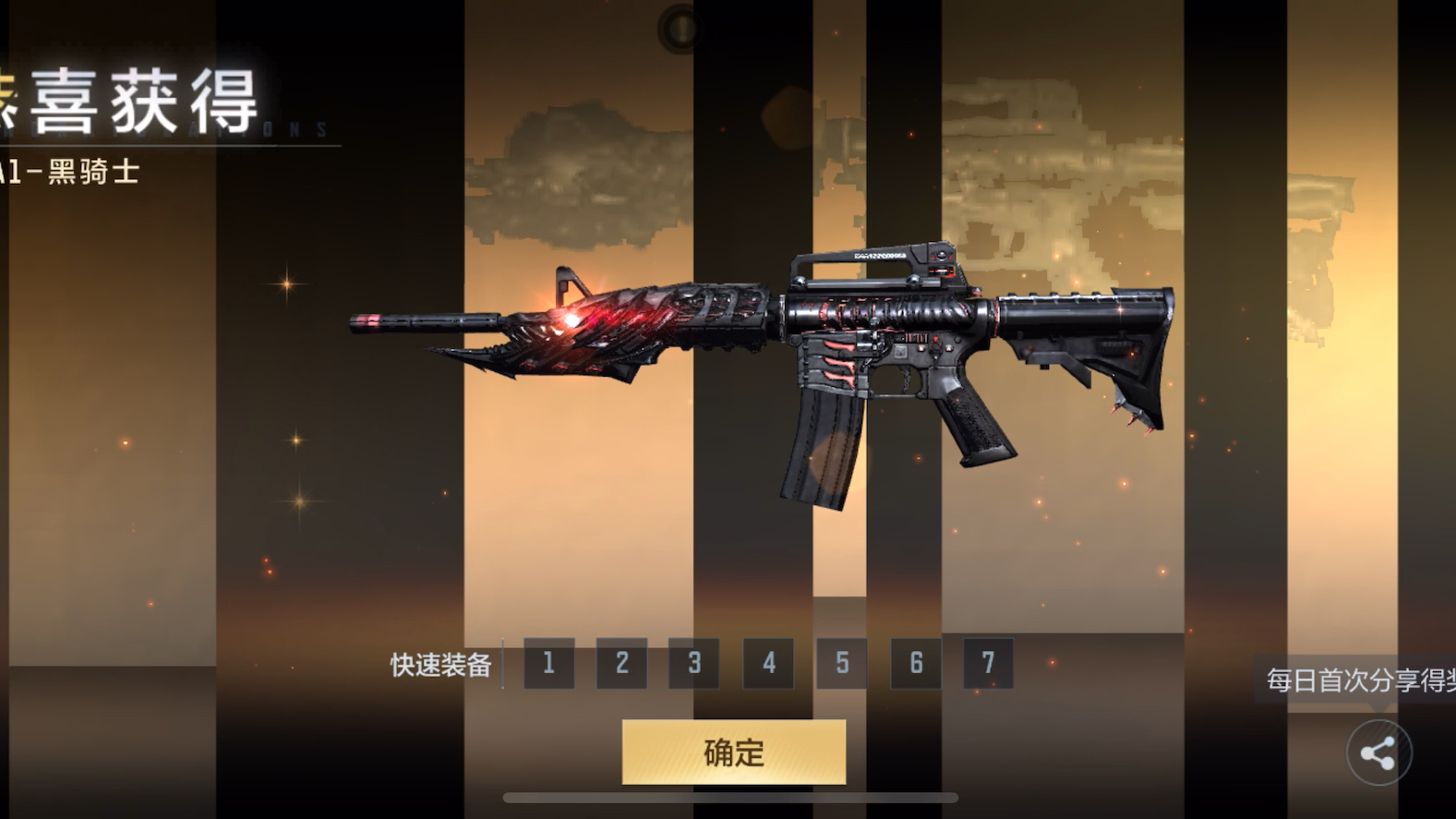Choose quick equip slot 7
This screenshot has height=819, width=1456.
pos(988,663)
